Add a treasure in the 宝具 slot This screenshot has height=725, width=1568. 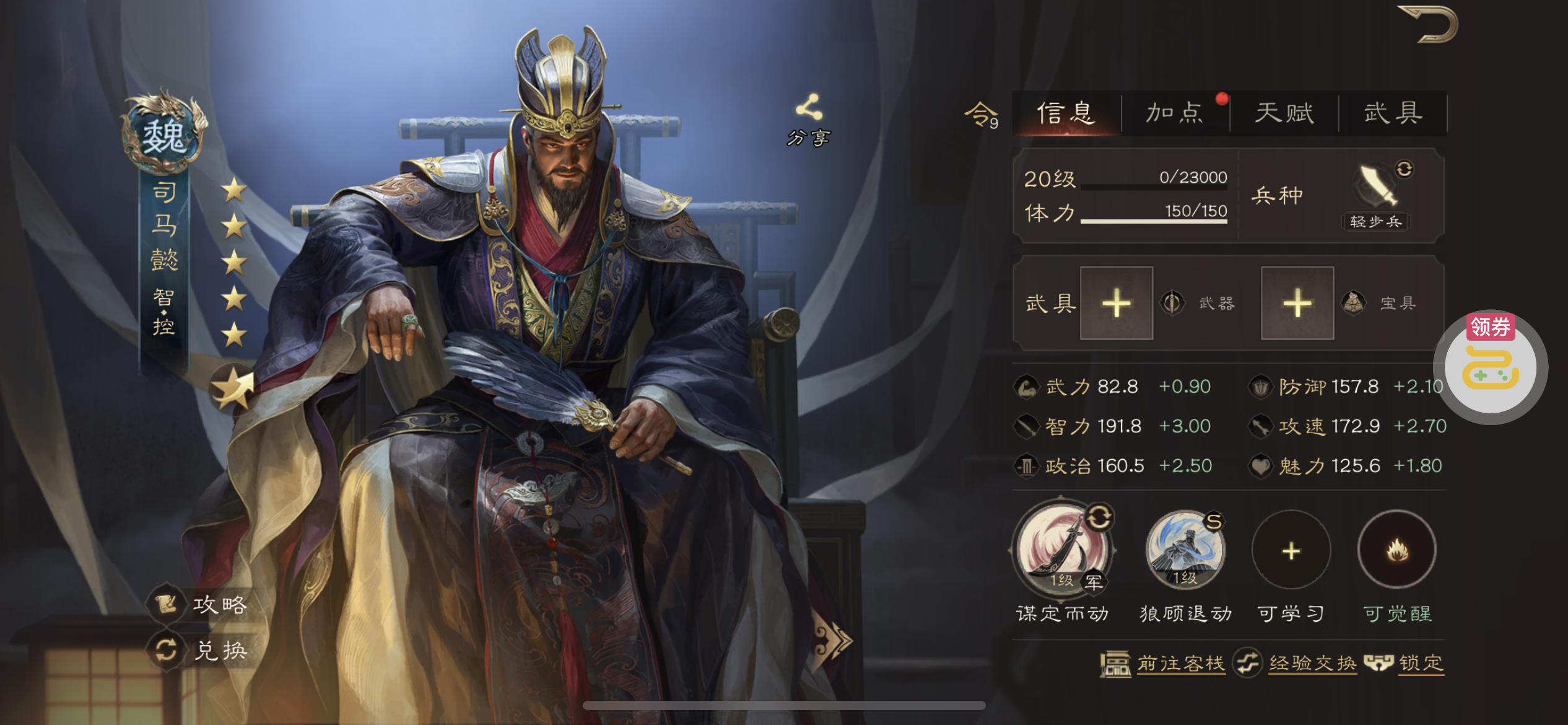[1297, 304]
